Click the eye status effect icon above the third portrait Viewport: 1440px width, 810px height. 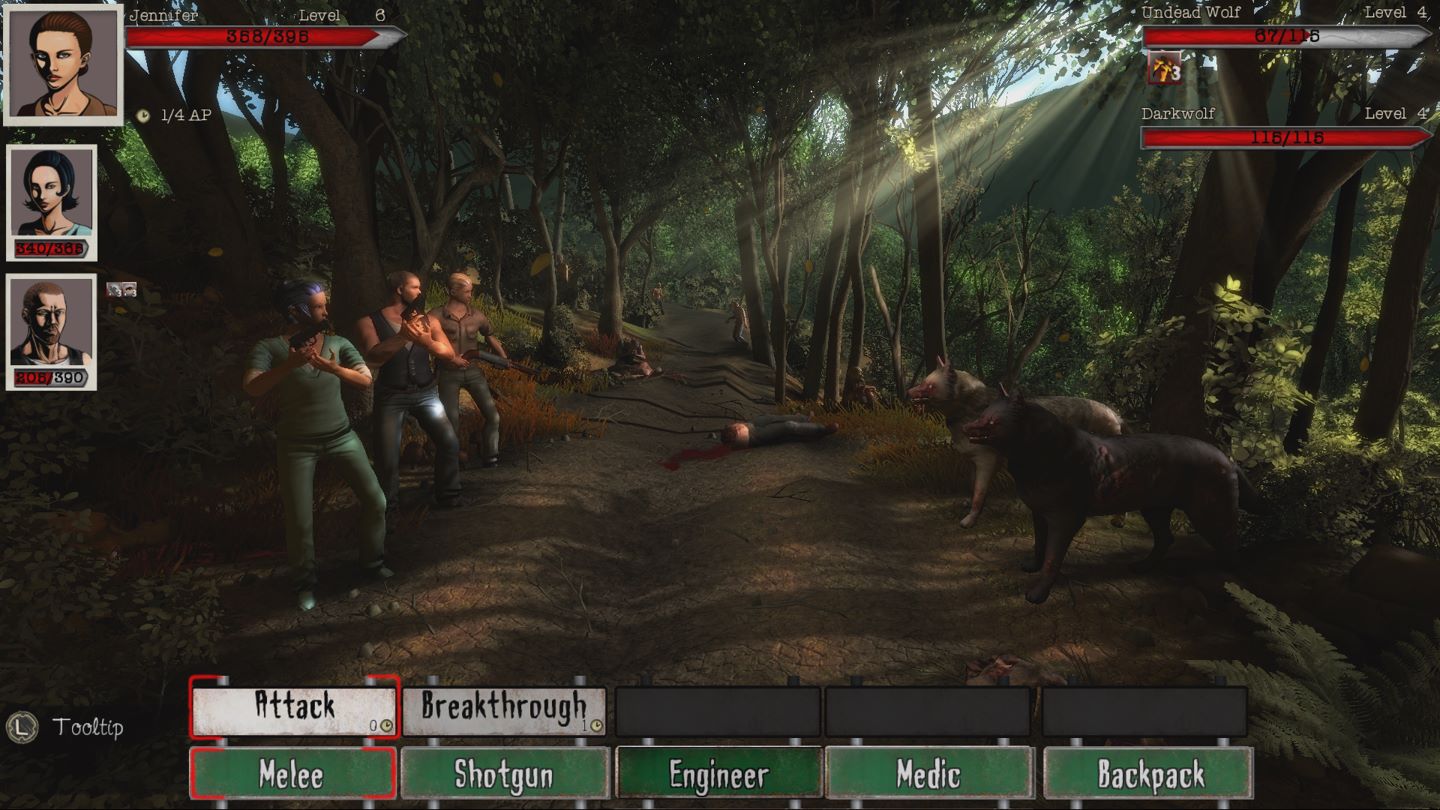[129, 289]
